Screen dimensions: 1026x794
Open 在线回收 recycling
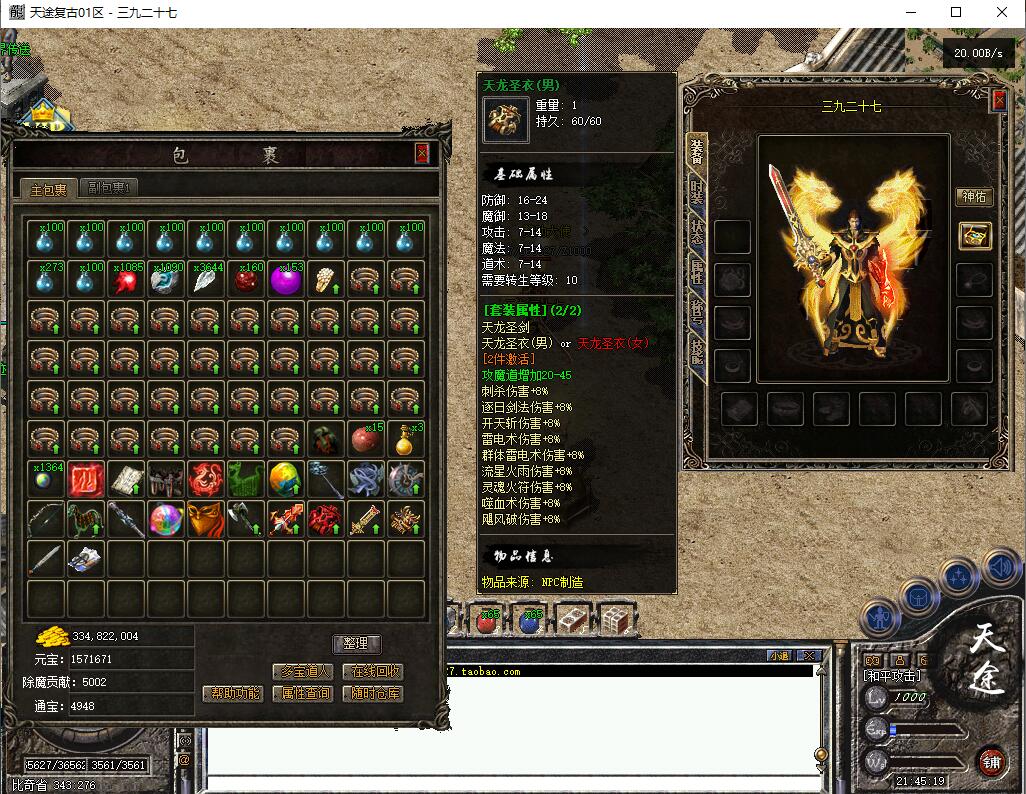click(x=372, y=672)
